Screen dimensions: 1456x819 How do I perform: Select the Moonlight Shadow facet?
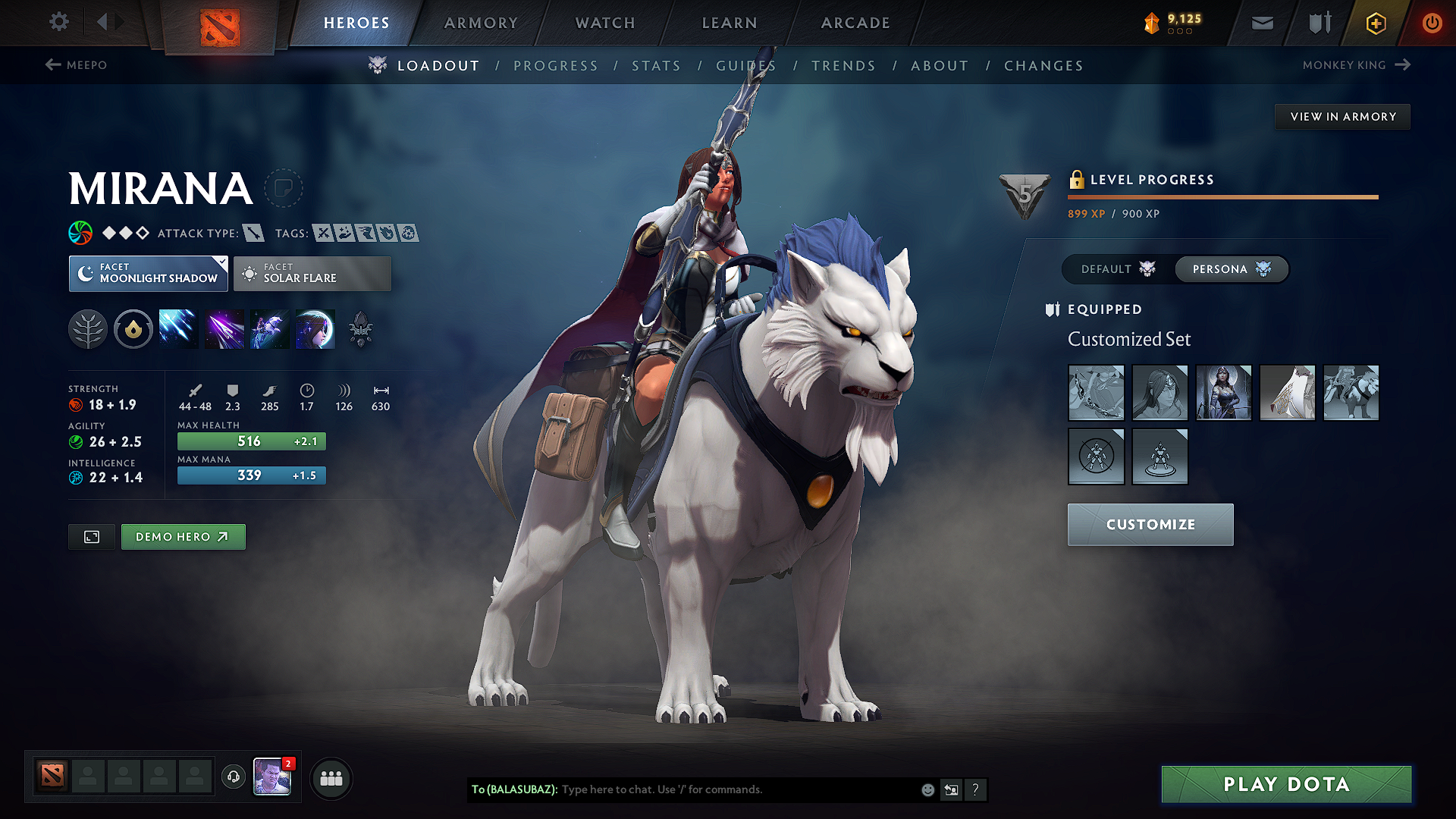tap(148, 273)
